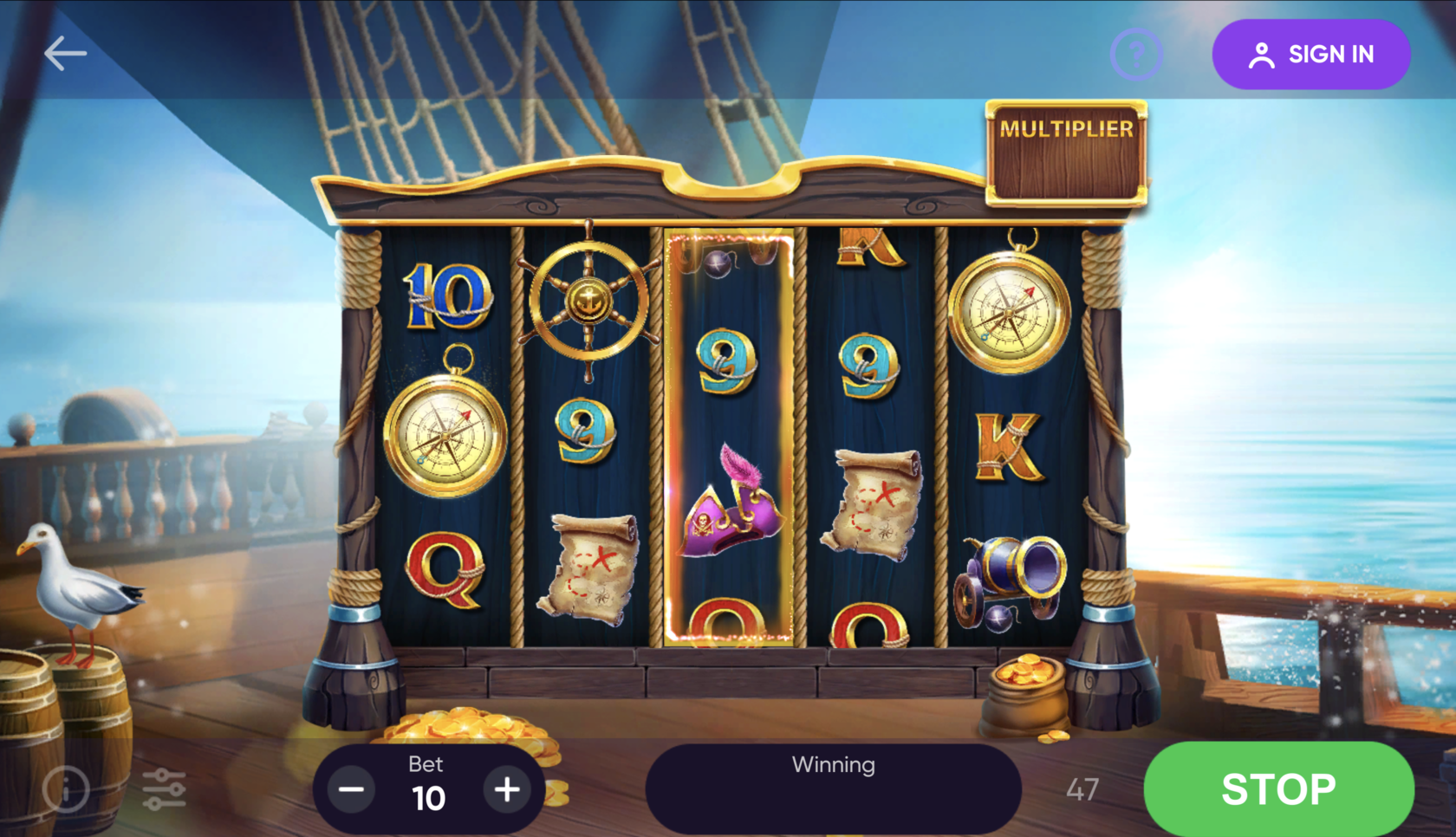Image resolution: width=1456 pixels, height=837 pixels.
Task: Open the game information icon
Action: click(x=66, y=789)
